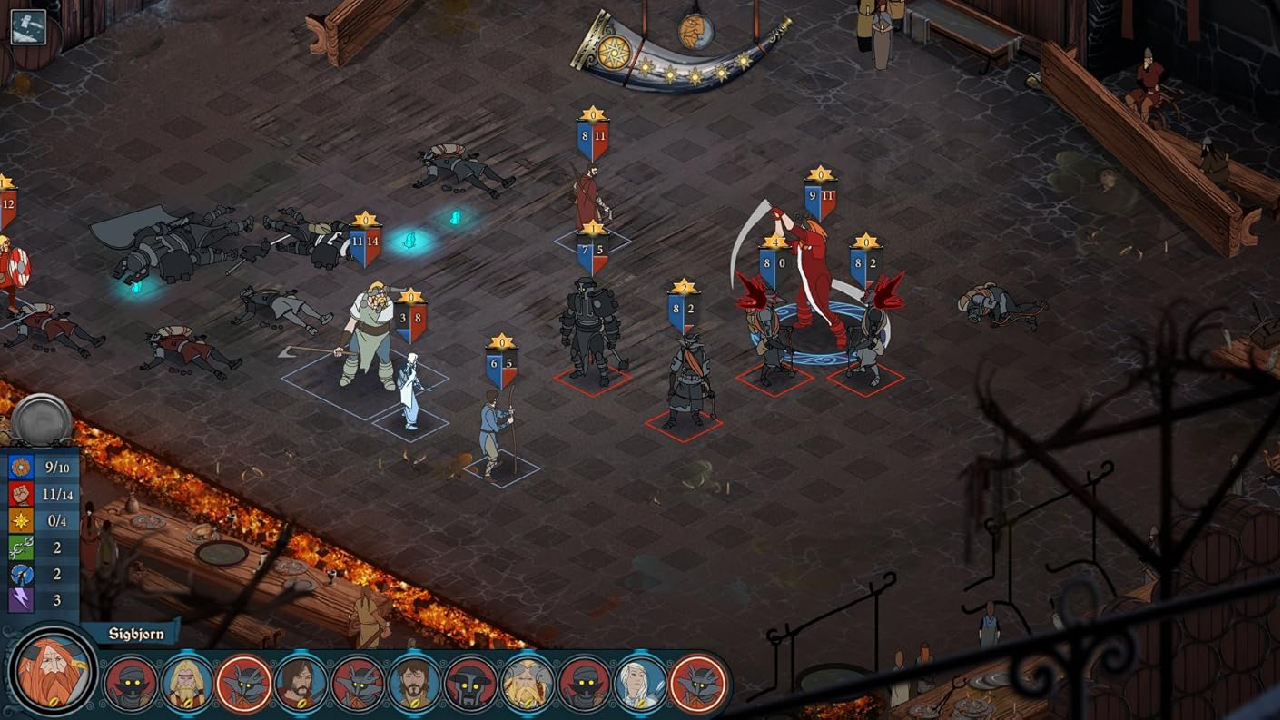Click the purple lightning bolt icon
1280x720 pixels.
point(21,601)
